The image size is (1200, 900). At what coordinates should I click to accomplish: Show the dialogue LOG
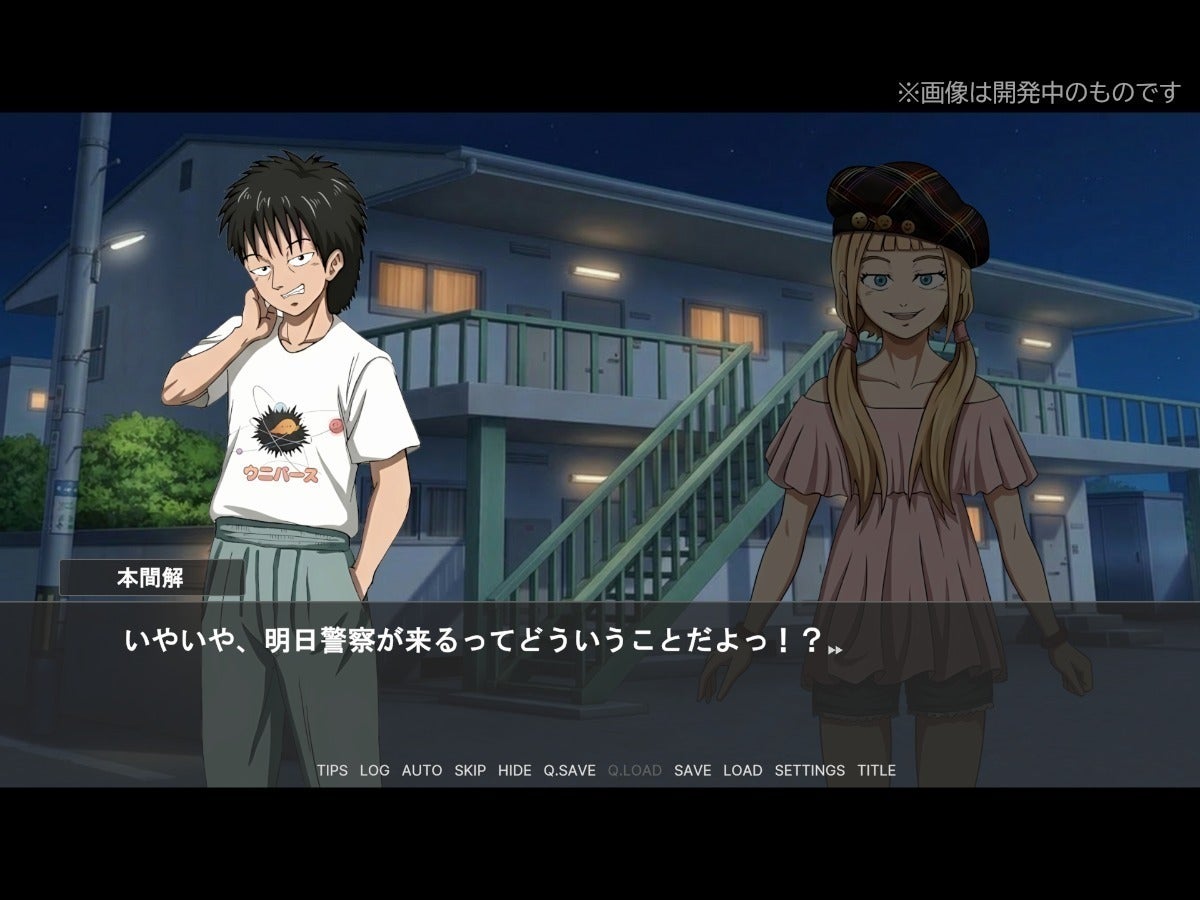(x=375, y=771)
